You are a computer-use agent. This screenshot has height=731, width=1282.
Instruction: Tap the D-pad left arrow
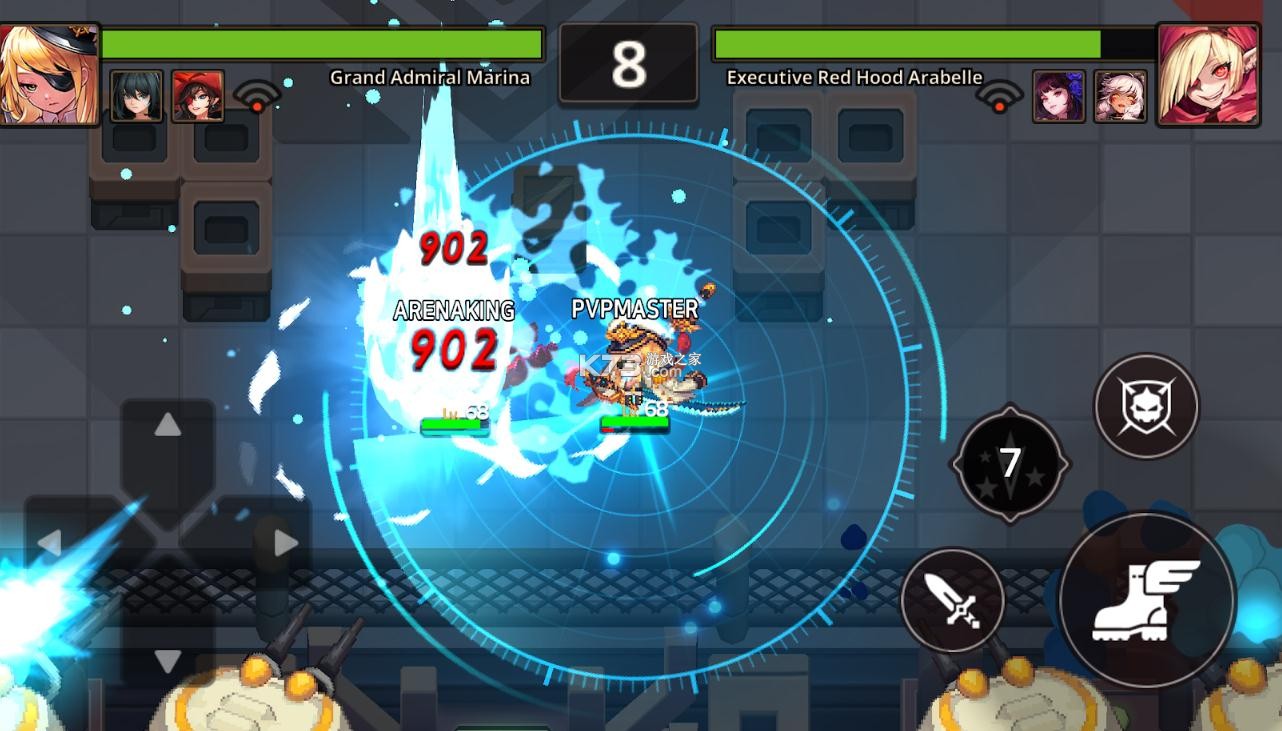coord(50,543)
